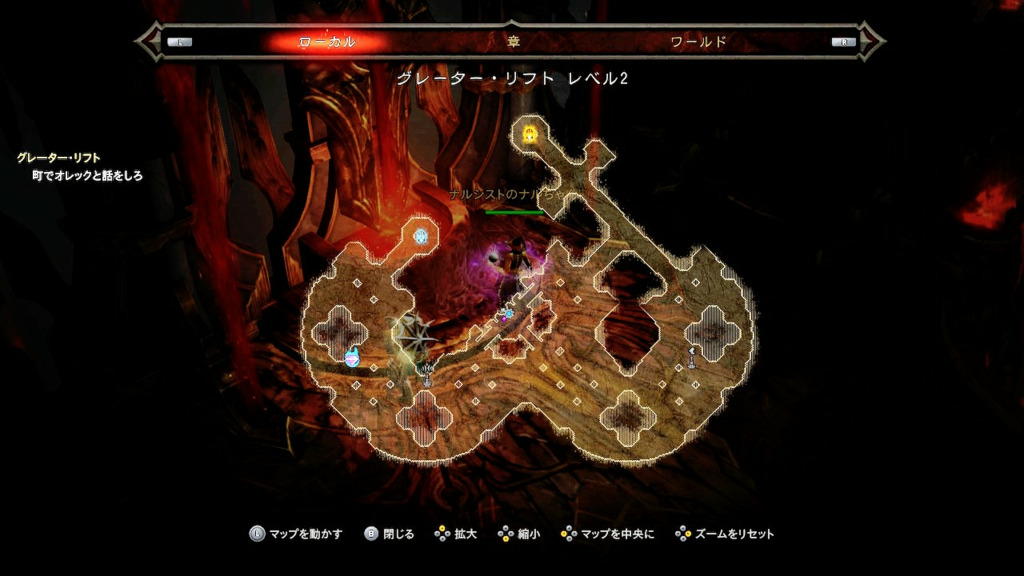Click the blue and pink gem marker
Image resolution: width=1024 pixels, height=576 pixels.
click(x=352, y=356)
